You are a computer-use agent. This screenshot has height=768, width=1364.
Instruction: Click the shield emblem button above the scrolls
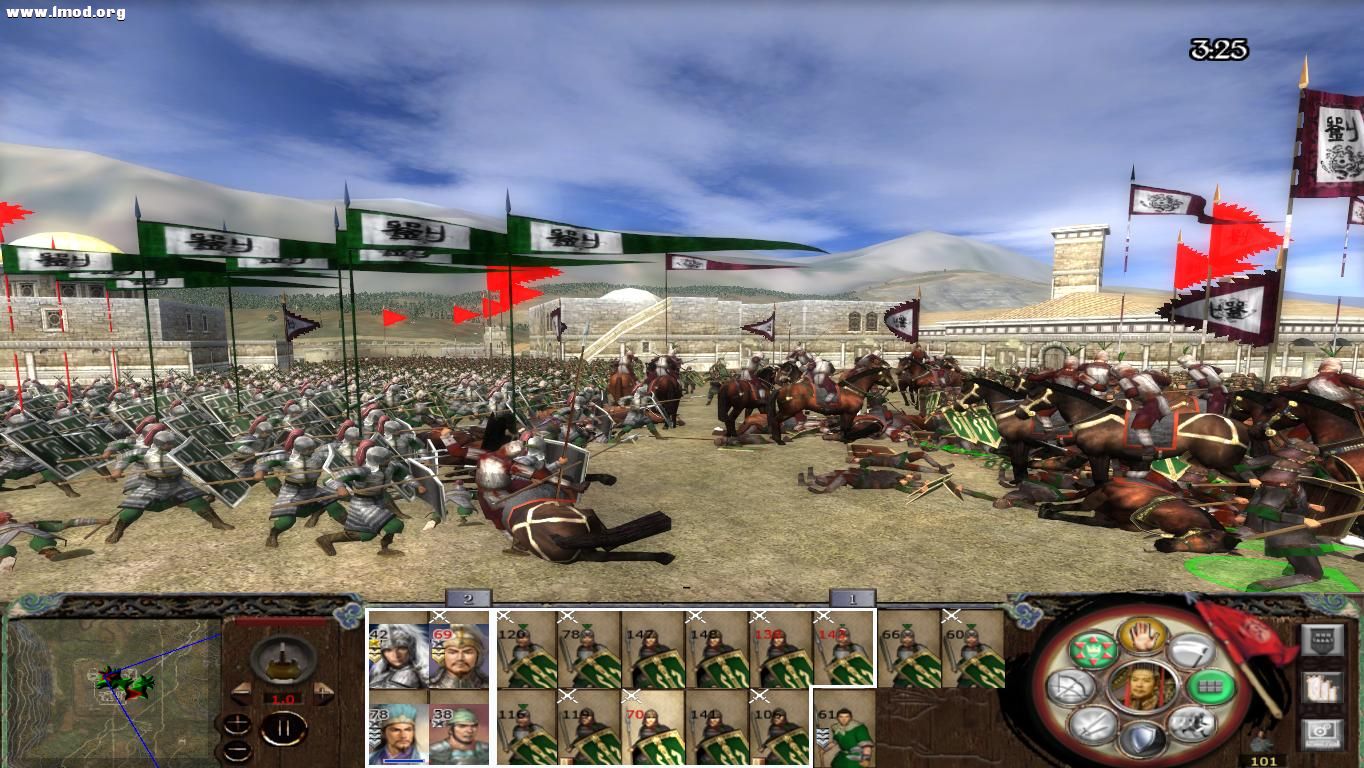click(1323, 638)
